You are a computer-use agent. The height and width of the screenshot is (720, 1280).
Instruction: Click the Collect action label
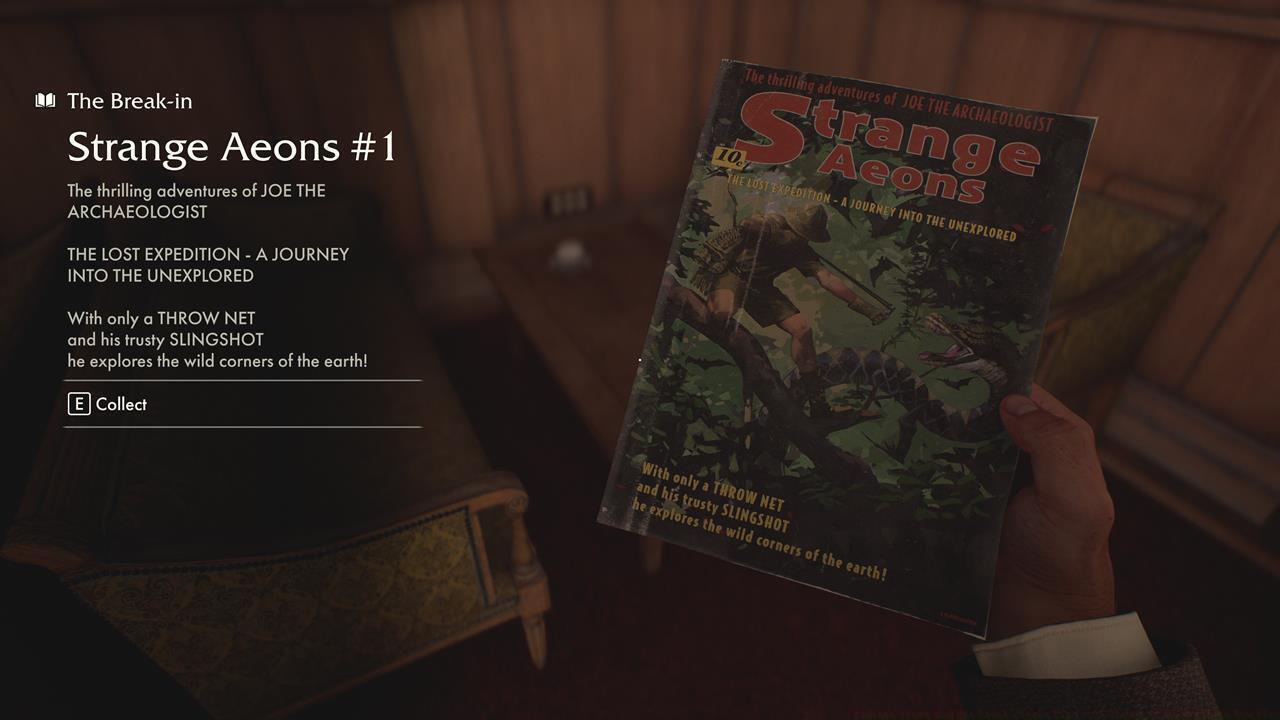tap(120, 404)
